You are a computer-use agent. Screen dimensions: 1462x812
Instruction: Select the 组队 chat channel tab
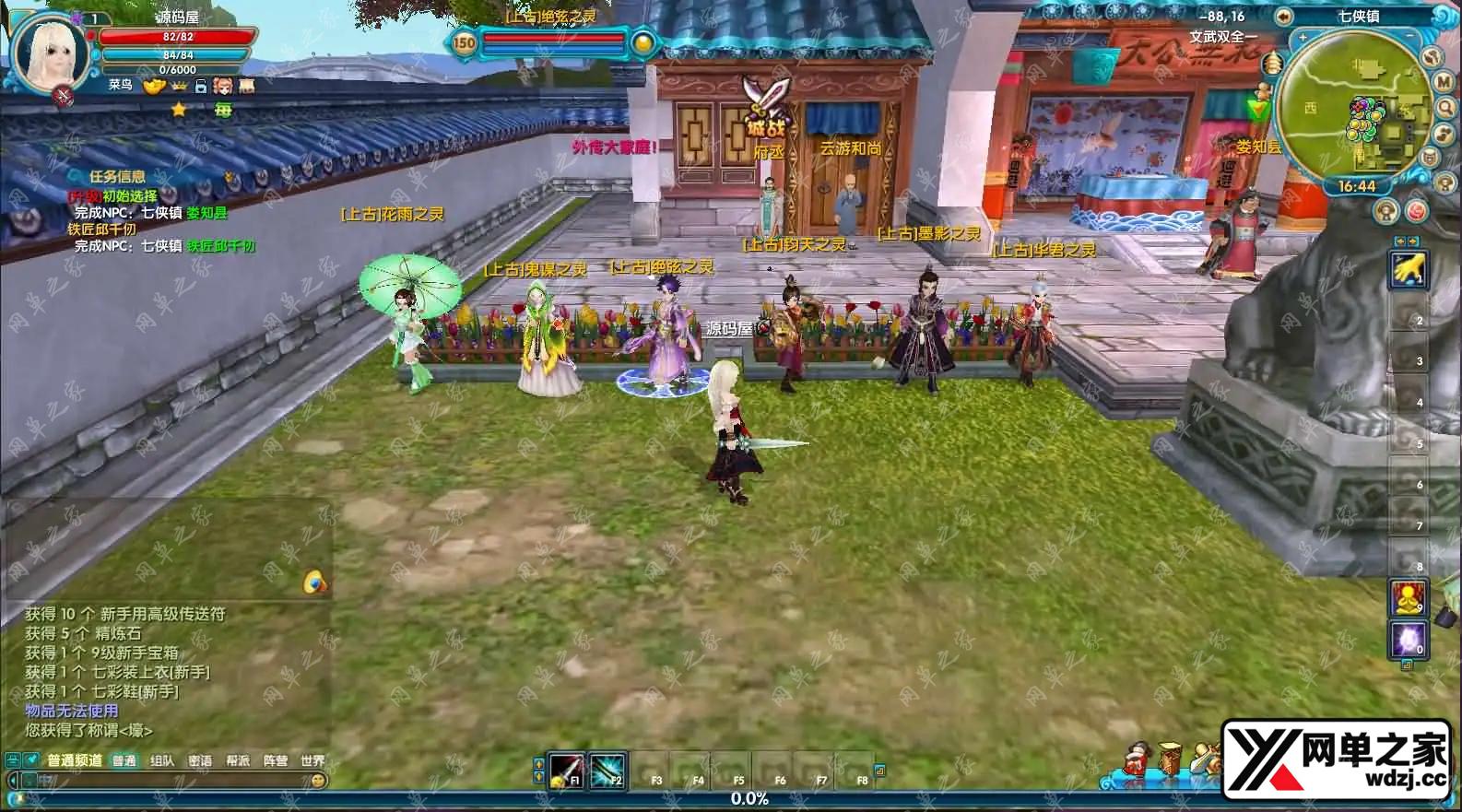tap(162, 760)
